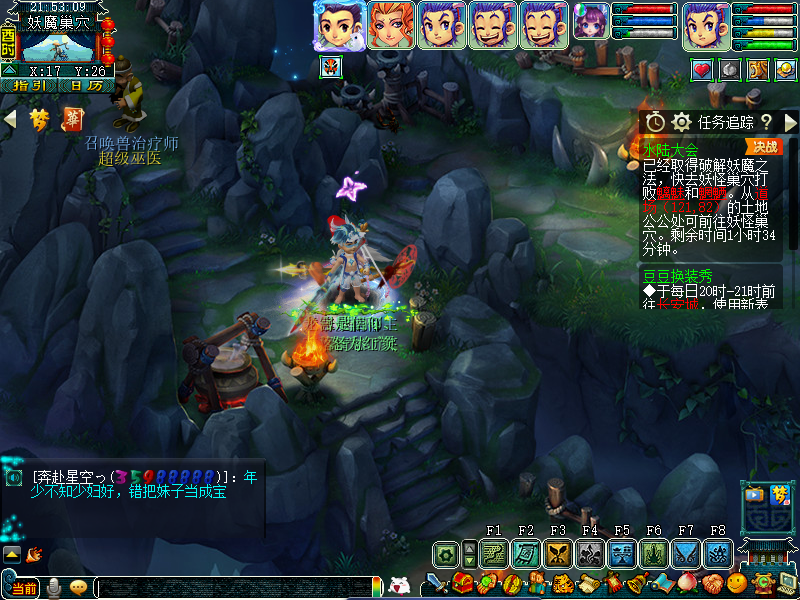800x600 pixels.
Task: Select the red-haired team member portrait
Action: [x=391, y=25]
